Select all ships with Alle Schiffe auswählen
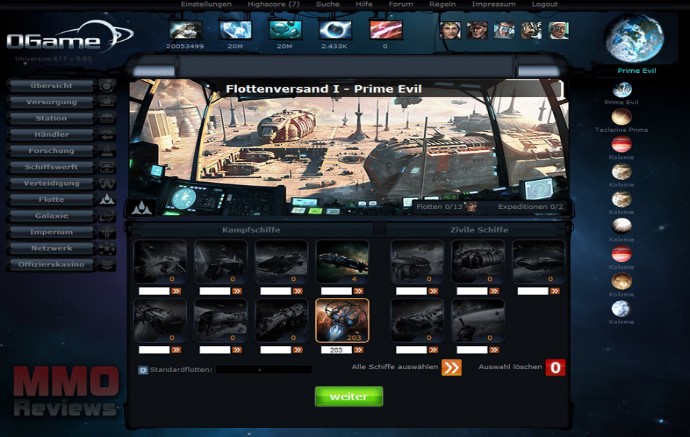The image size is (690, 437). (452, 367)
